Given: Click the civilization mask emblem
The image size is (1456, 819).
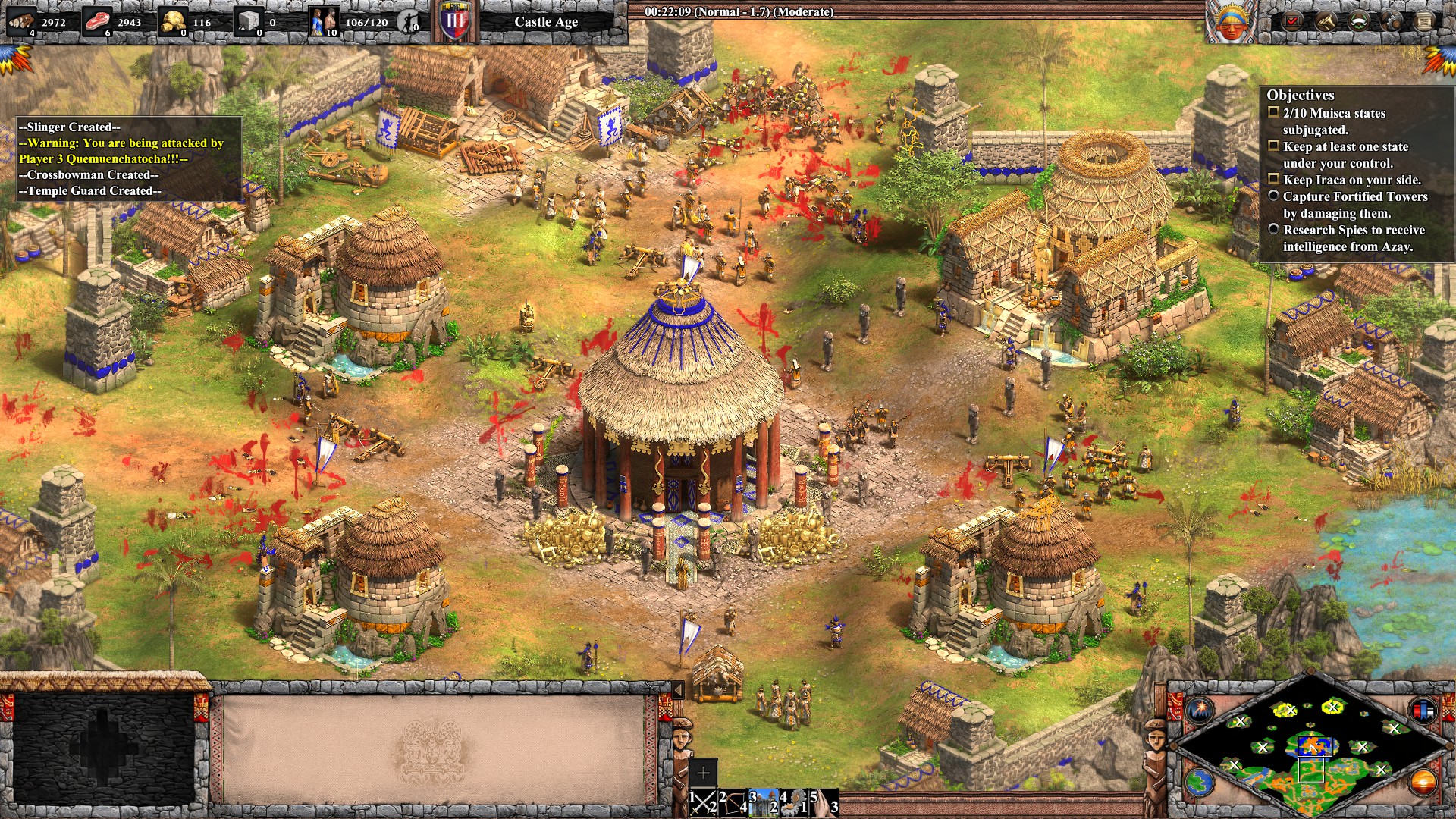Looking at the screenshot, I should pos(1230,22).
